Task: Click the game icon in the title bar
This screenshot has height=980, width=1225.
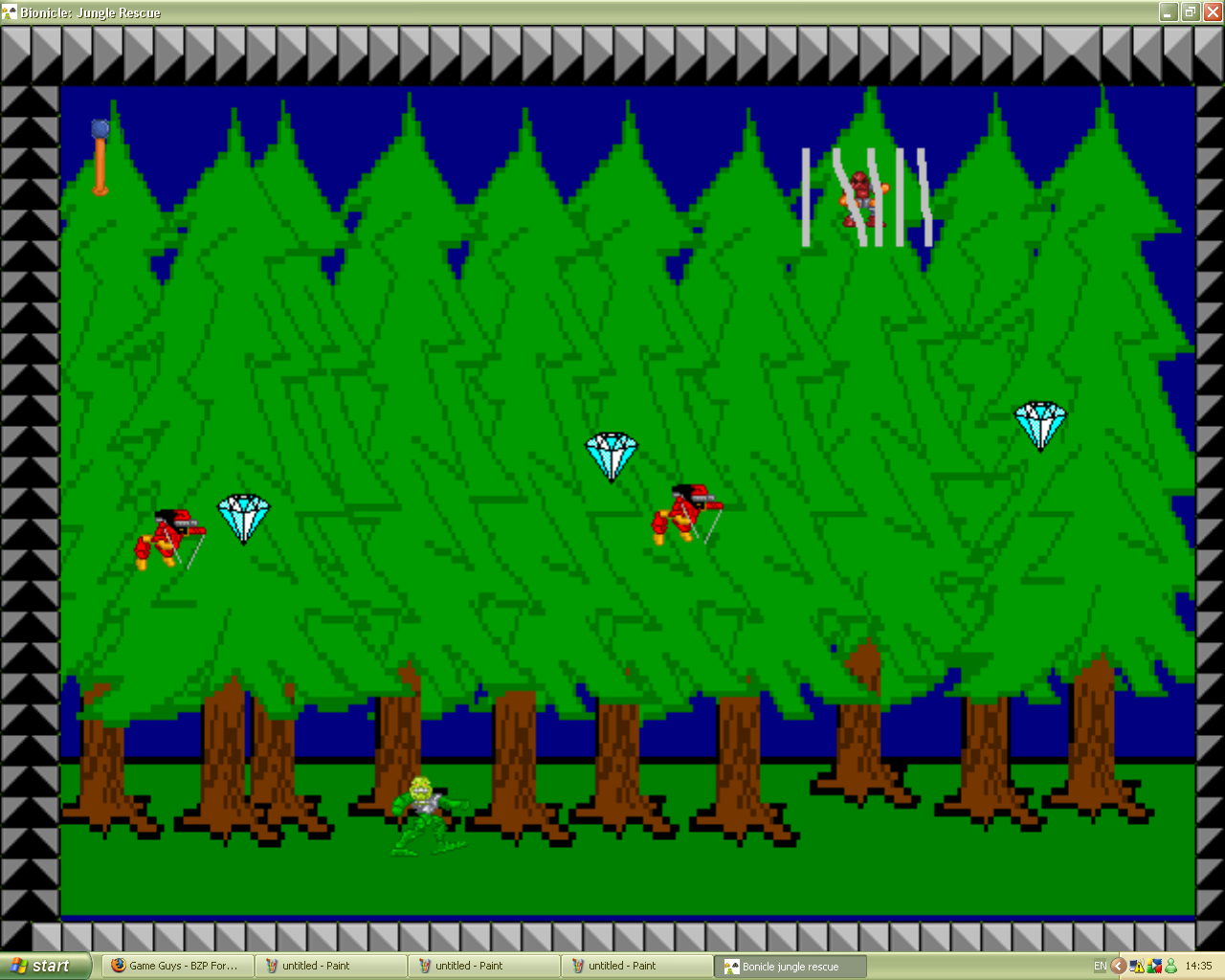Action: point(9,12)
